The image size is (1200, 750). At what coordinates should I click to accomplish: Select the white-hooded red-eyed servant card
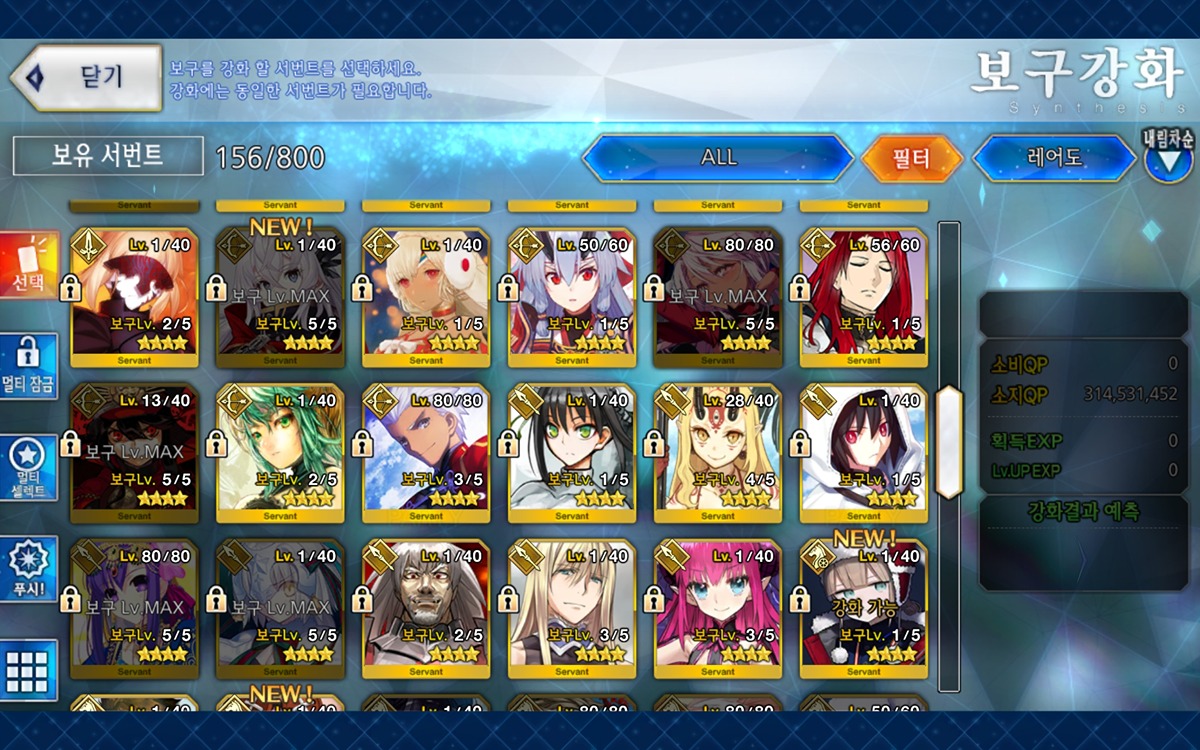(x=864, y=452)
